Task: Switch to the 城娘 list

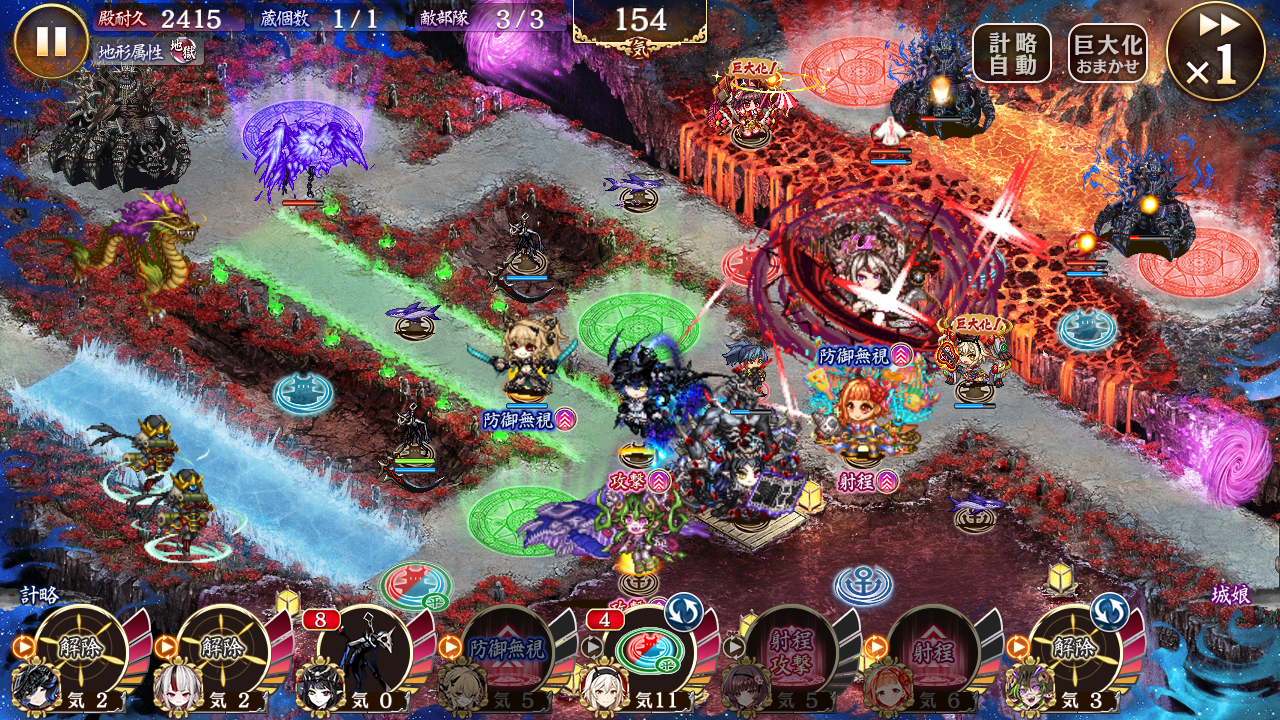Action: 1229,595
